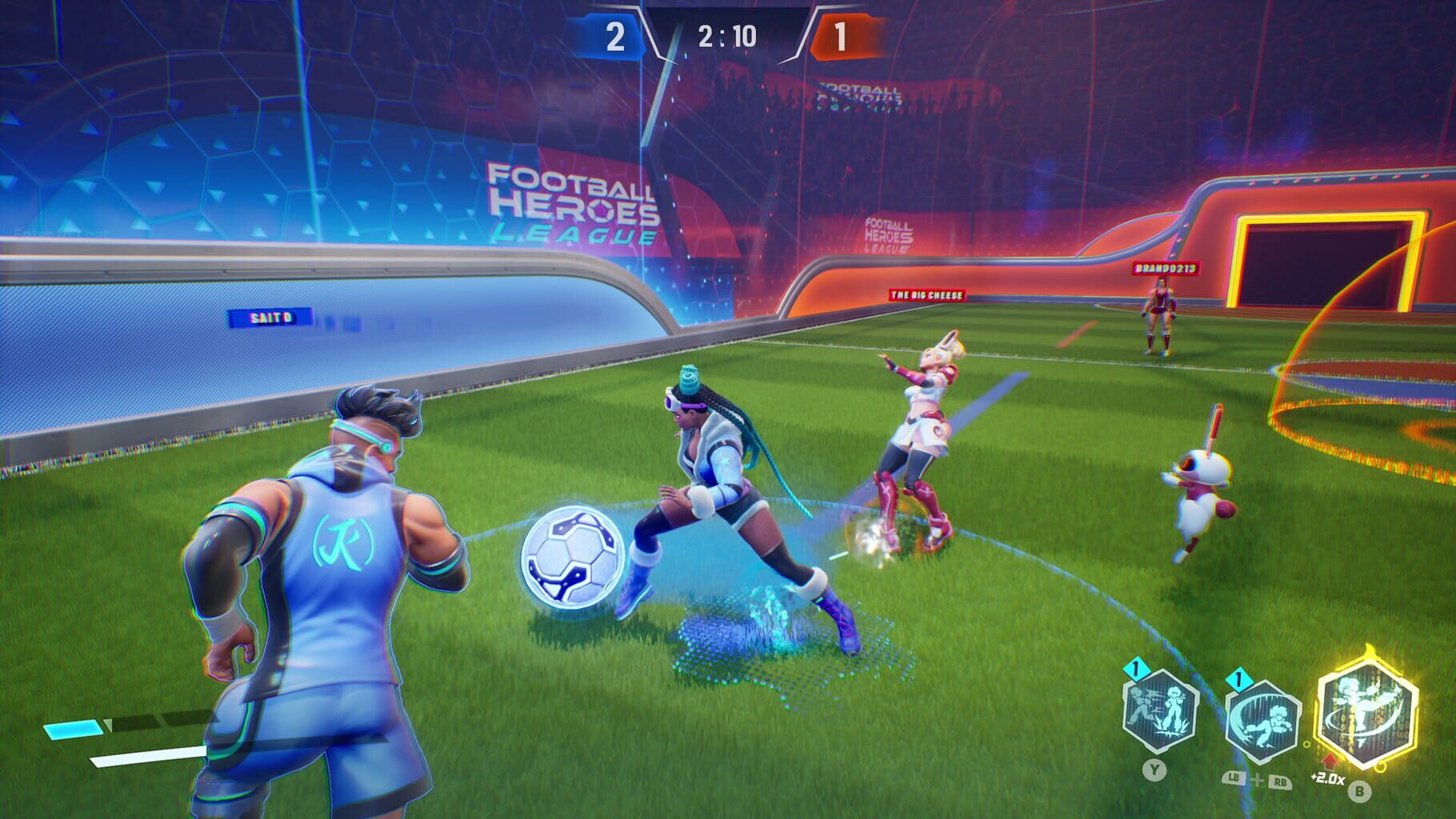1456x819 pixels.
Task: Click the charge counter above the slide ability
Action: (x=1238, y=679)
